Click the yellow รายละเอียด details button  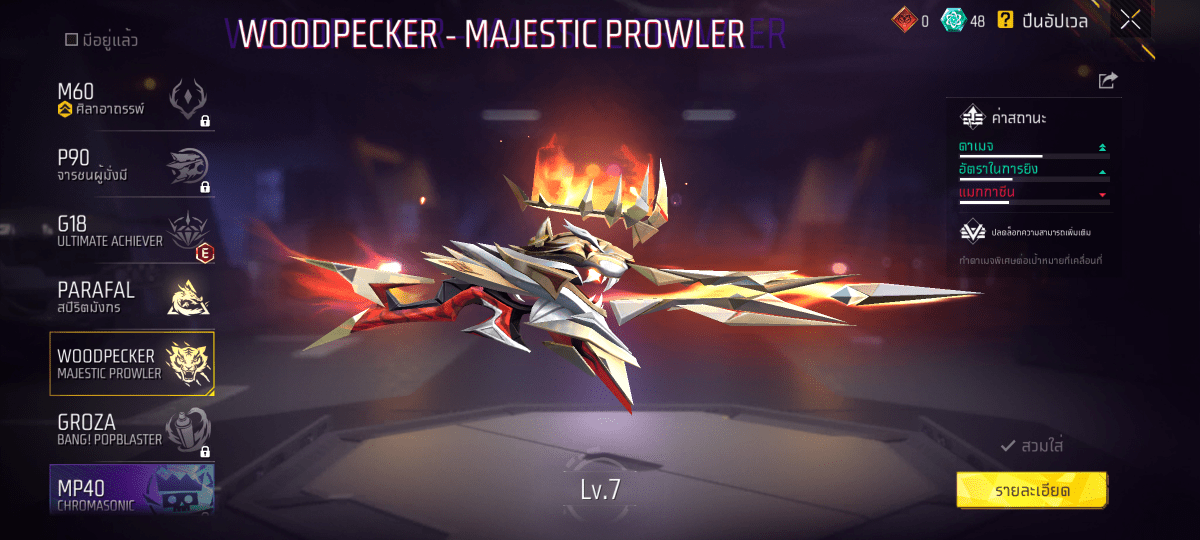[1031, 490]
